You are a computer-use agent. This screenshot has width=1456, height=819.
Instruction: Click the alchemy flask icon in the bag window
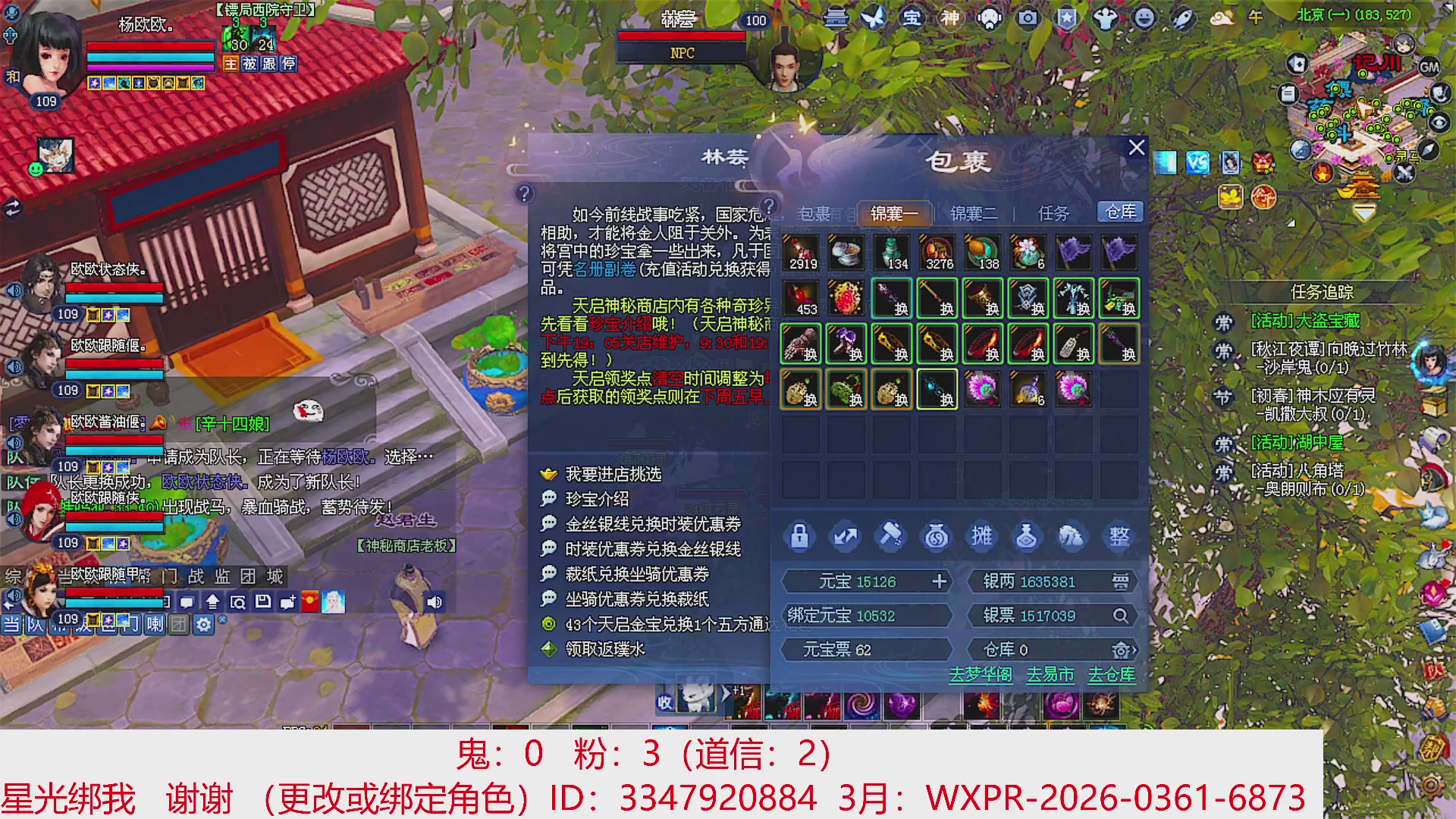[1028, 536]
